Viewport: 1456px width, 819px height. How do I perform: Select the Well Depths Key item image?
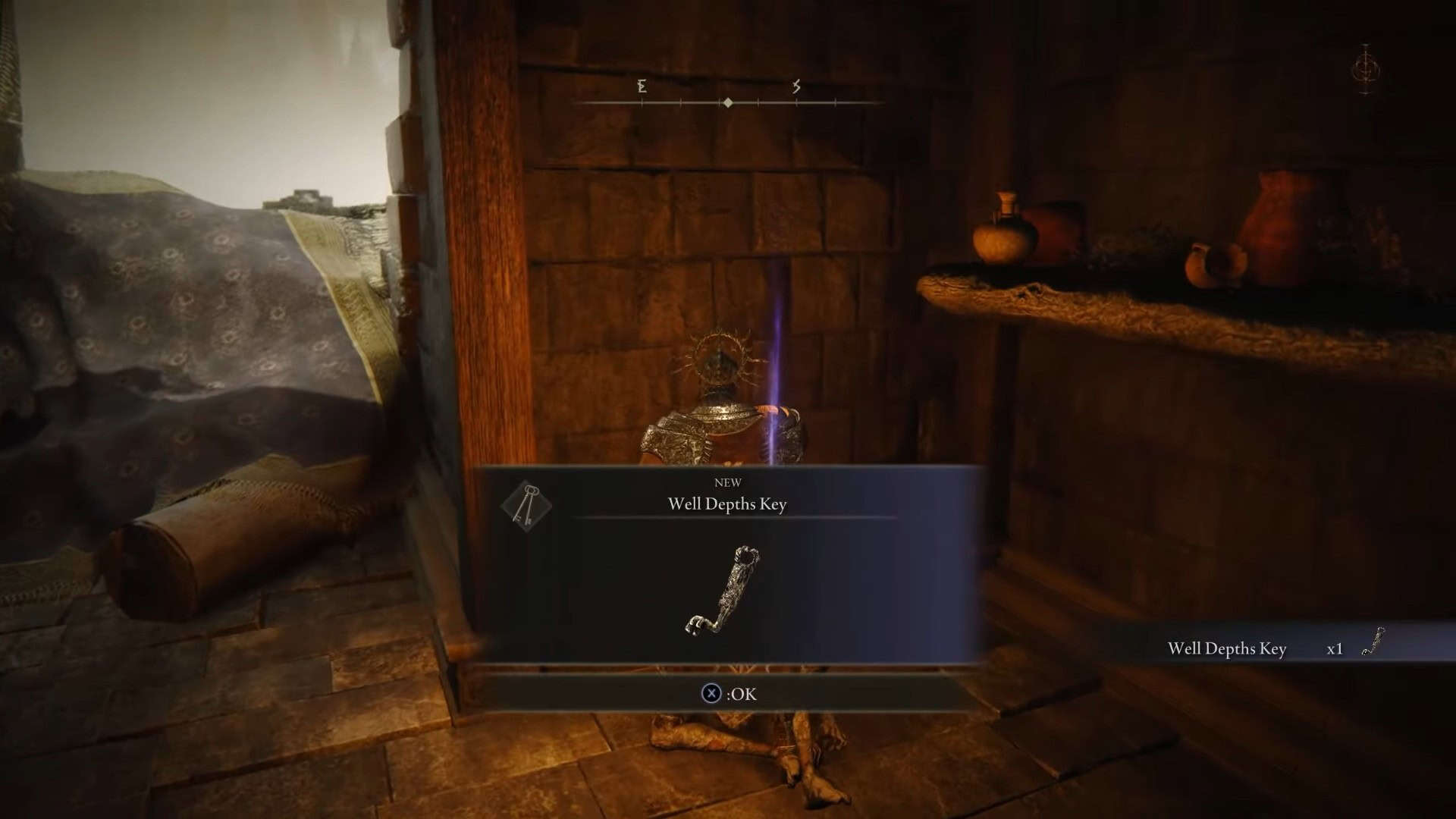pos(723,590)
